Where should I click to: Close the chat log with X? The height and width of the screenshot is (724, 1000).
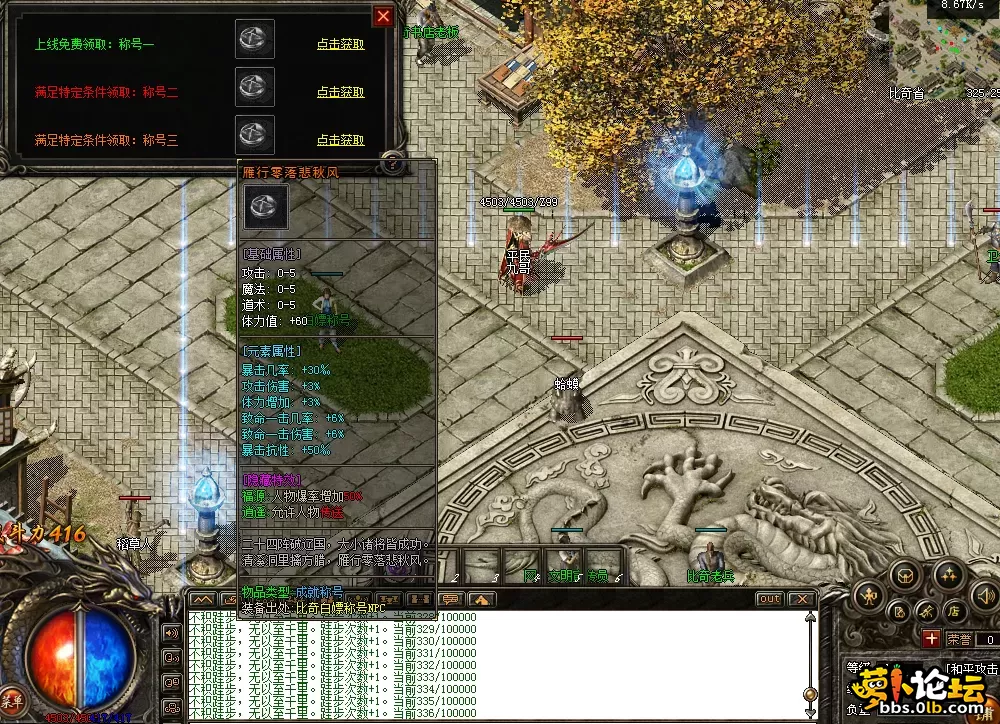pyautogui.click(x=801, y=599)
